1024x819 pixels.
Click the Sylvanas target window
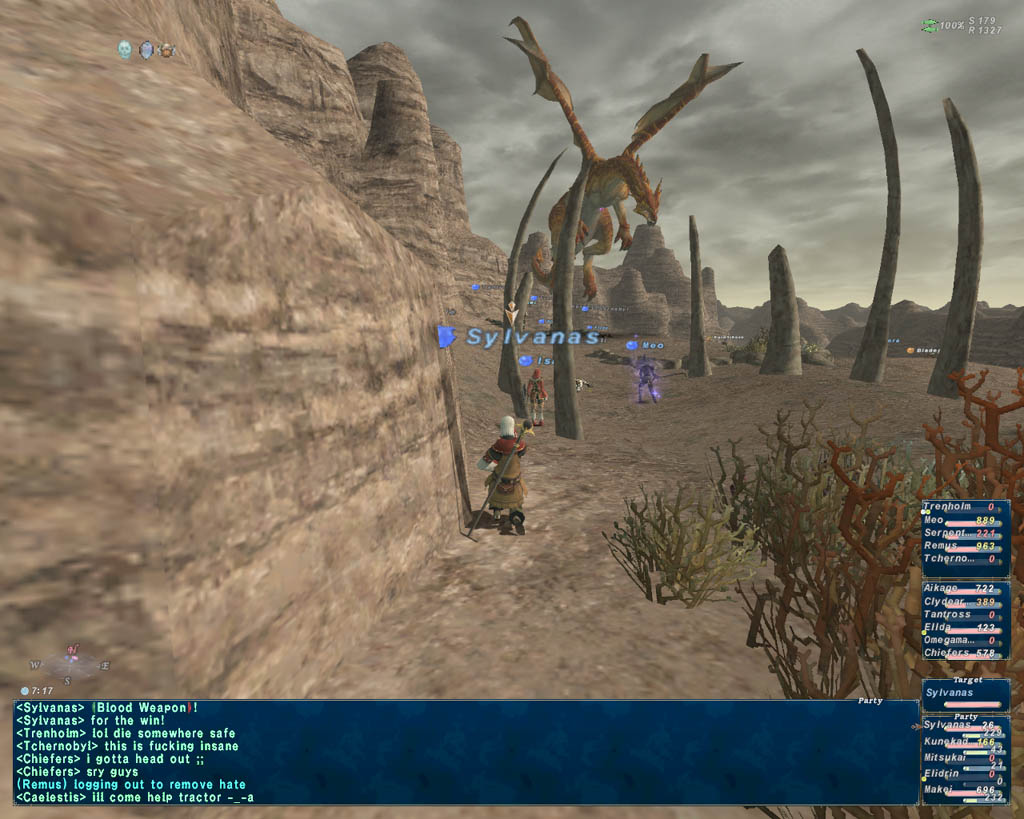pyautogui.click(x=964, y=694)
